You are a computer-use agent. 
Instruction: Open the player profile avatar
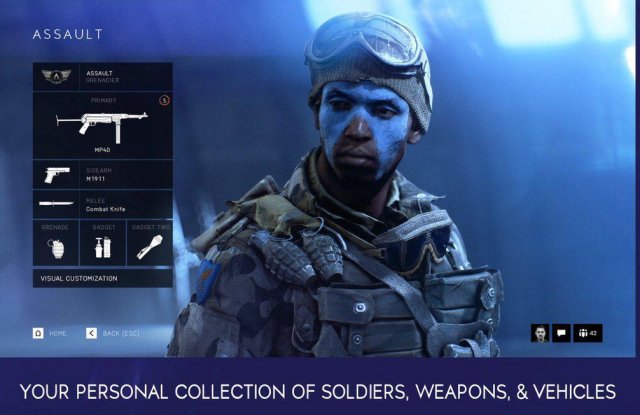pos(539,333)
